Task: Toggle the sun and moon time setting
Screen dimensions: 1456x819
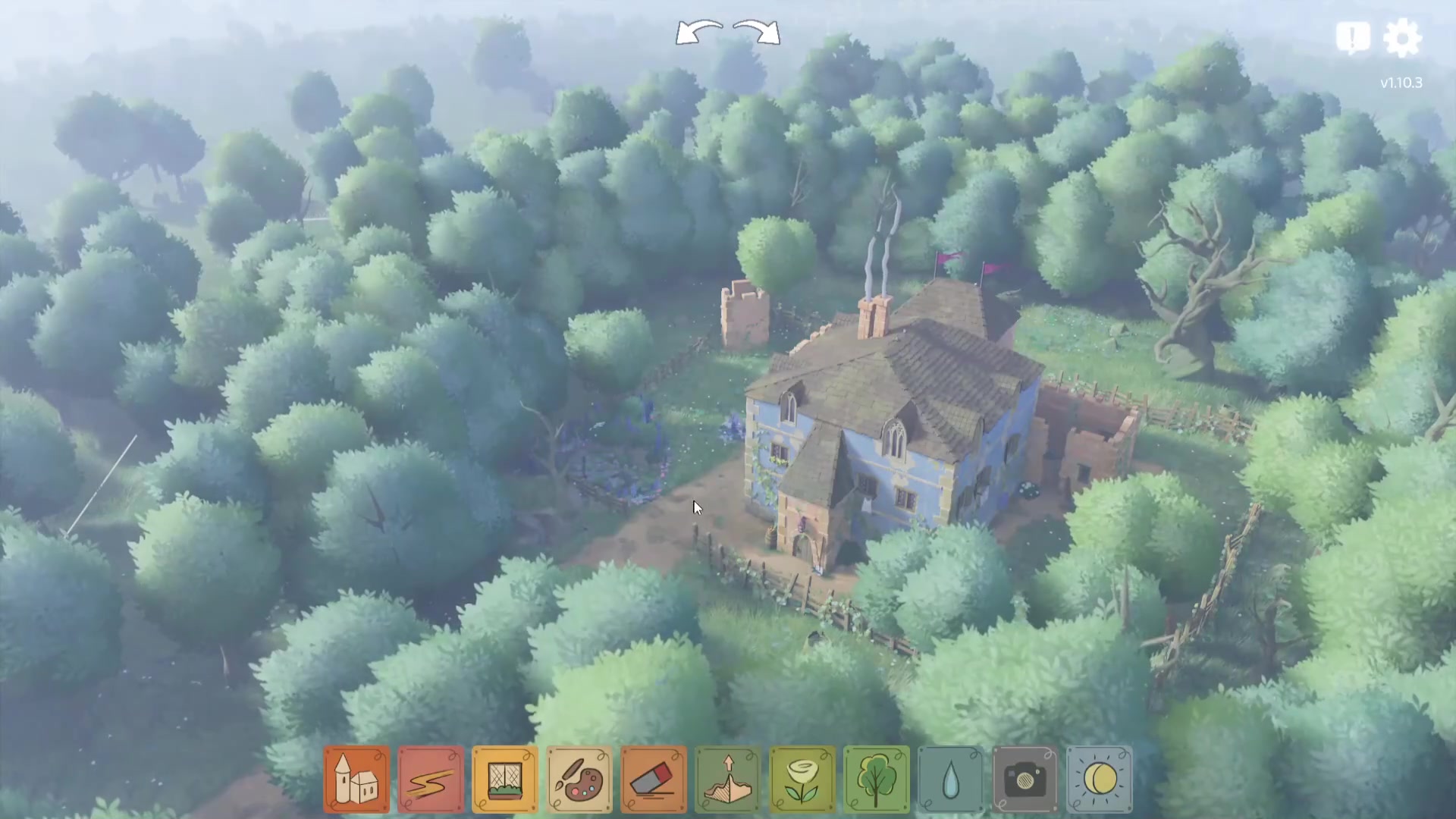Action: (1100, 780)
